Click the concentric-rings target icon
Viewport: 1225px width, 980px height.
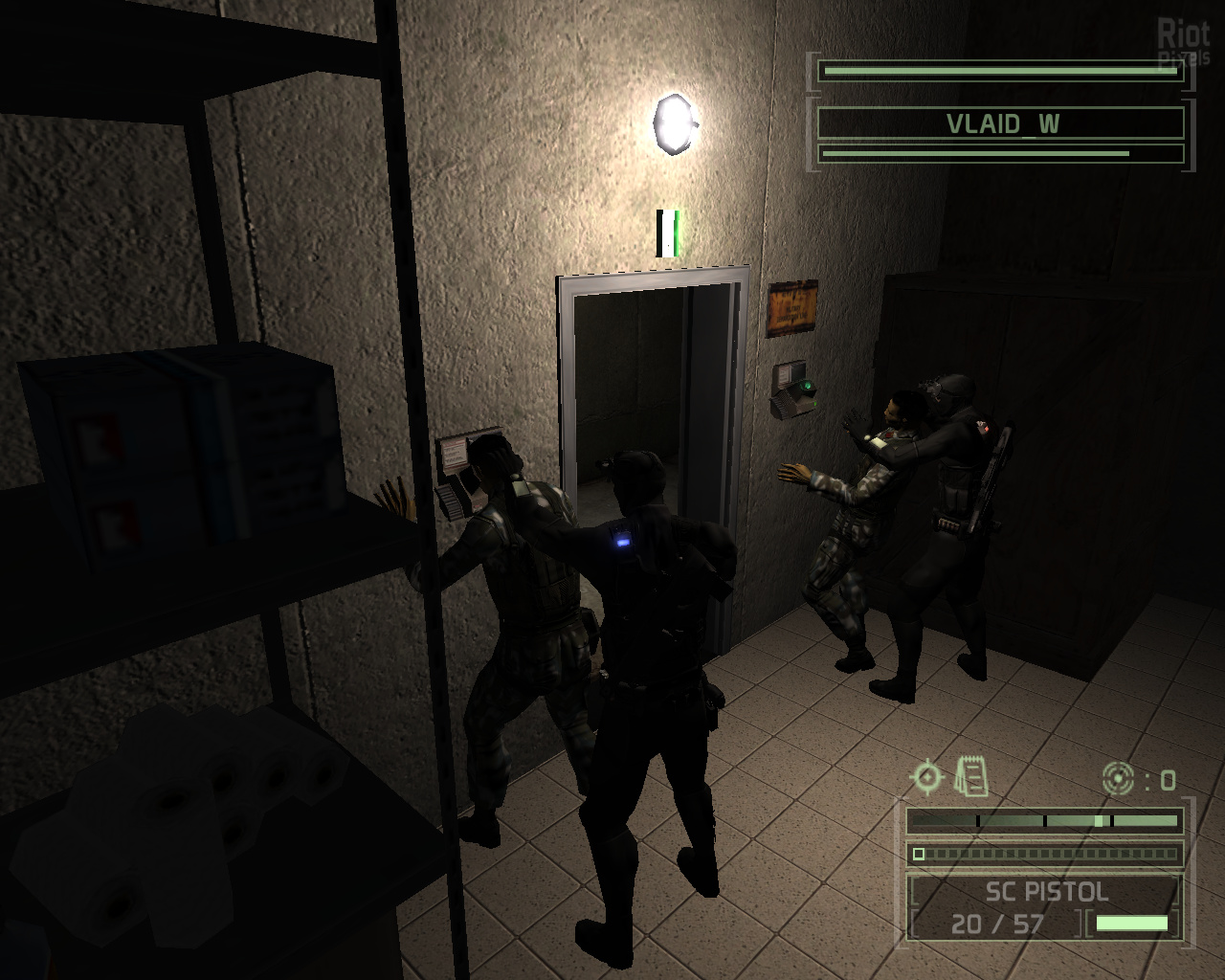point(1118,779)
